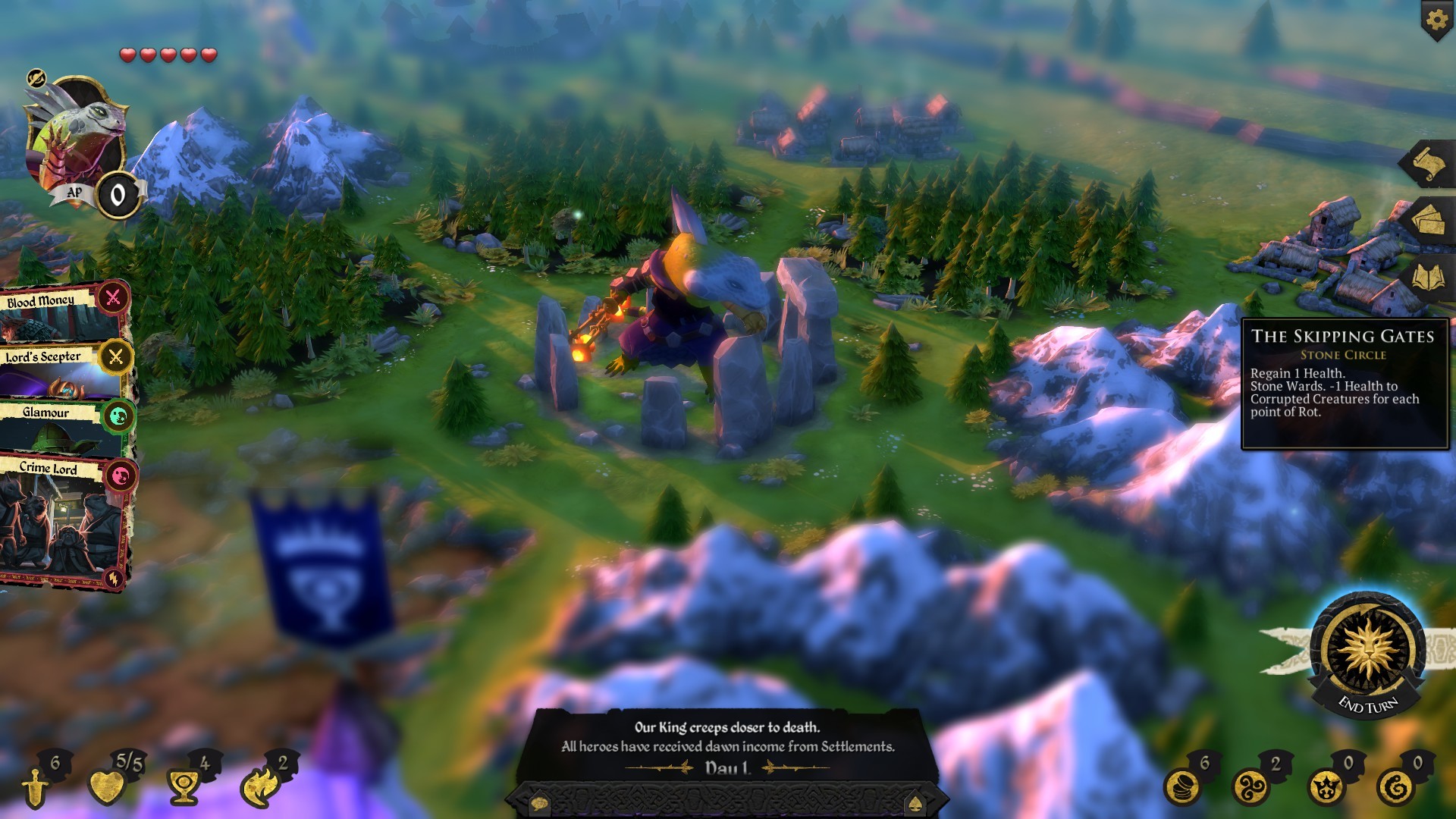Click the 5/5 health heart counter
The height and width of the screenshot is (819, 1456).
(x=106, y=786)
